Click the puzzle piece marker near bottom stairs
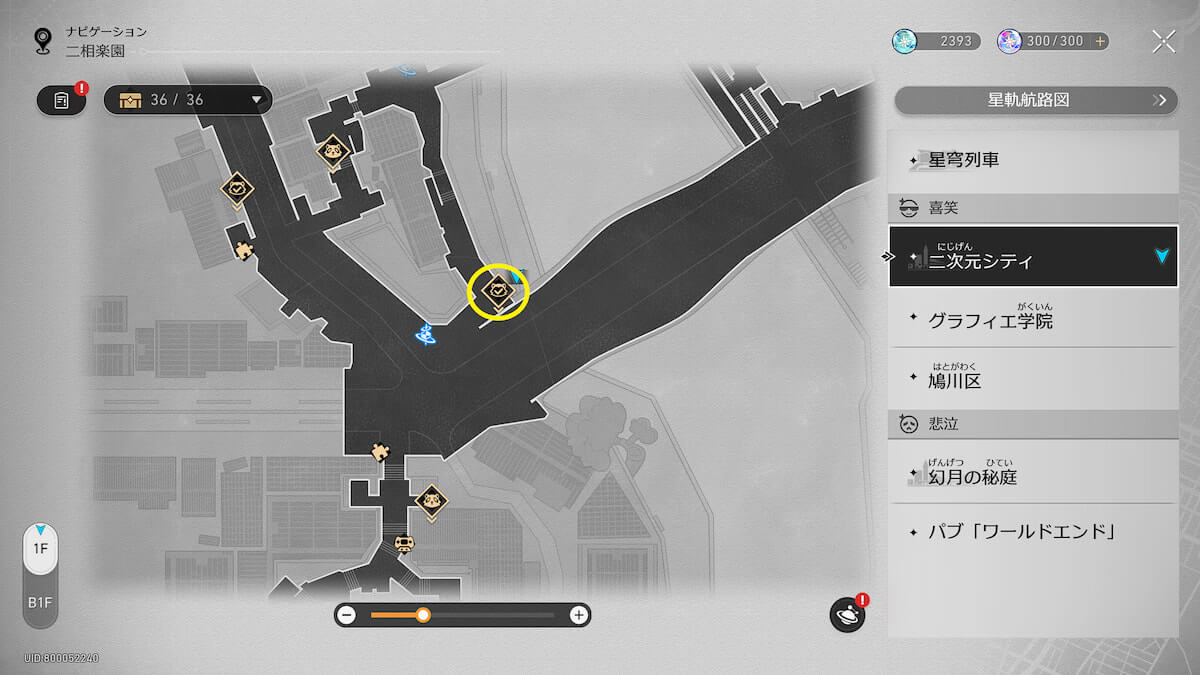Screen dimensions: 1200x675 click(x=380, y=452)
